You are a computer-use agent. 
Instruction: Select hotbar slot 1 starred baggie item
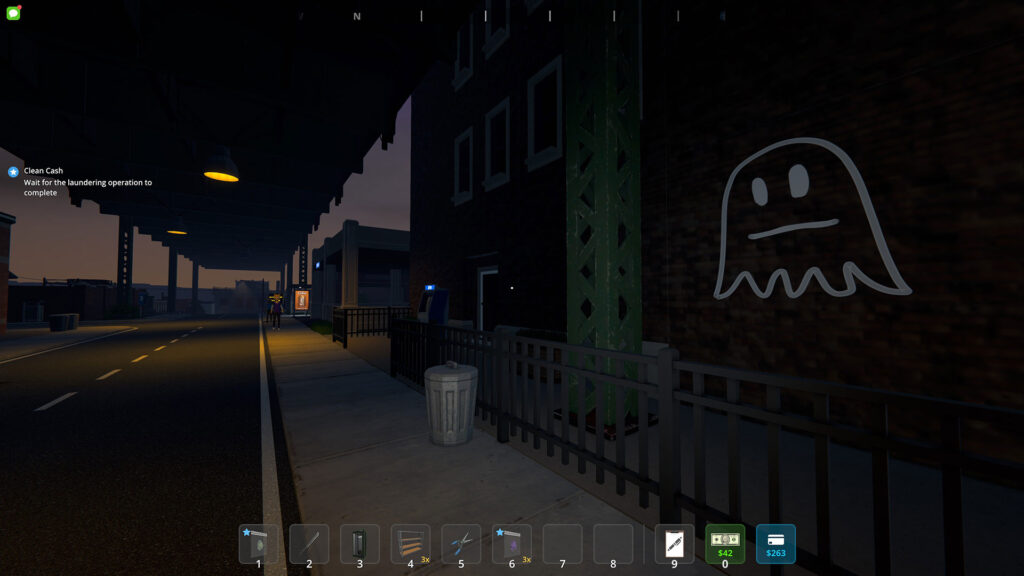click(x=258, y=544)
